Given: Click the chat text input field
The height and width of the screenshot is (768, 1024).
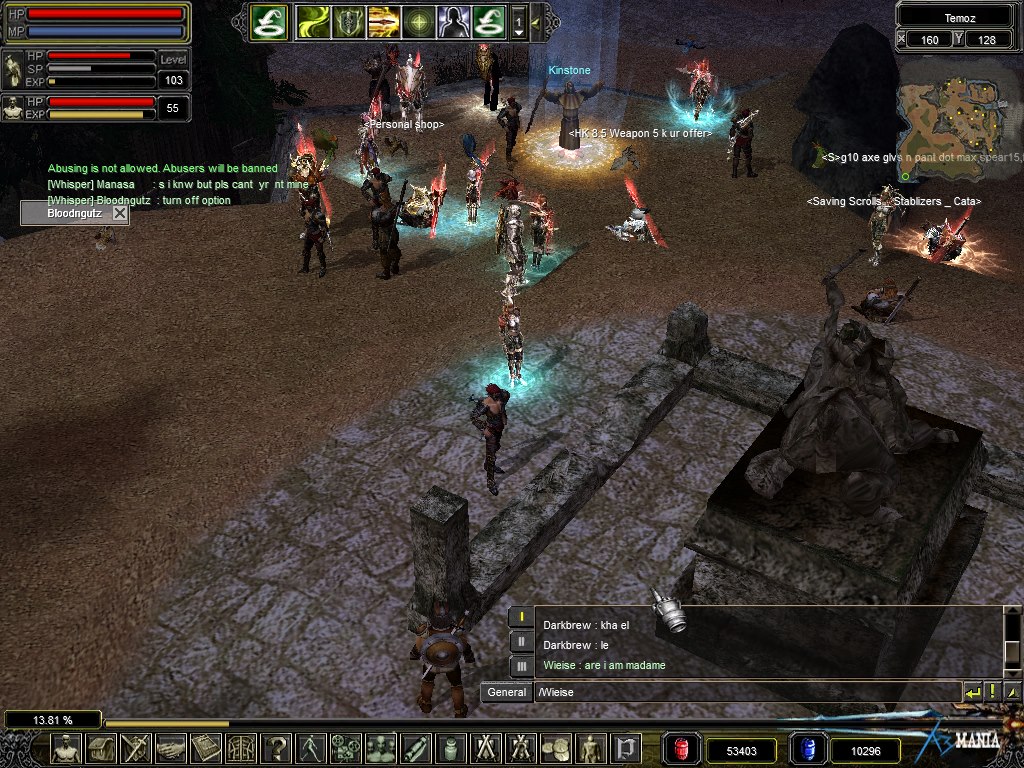Looking at the screenshot, I should pyautogui.click(x=745, y=692).
